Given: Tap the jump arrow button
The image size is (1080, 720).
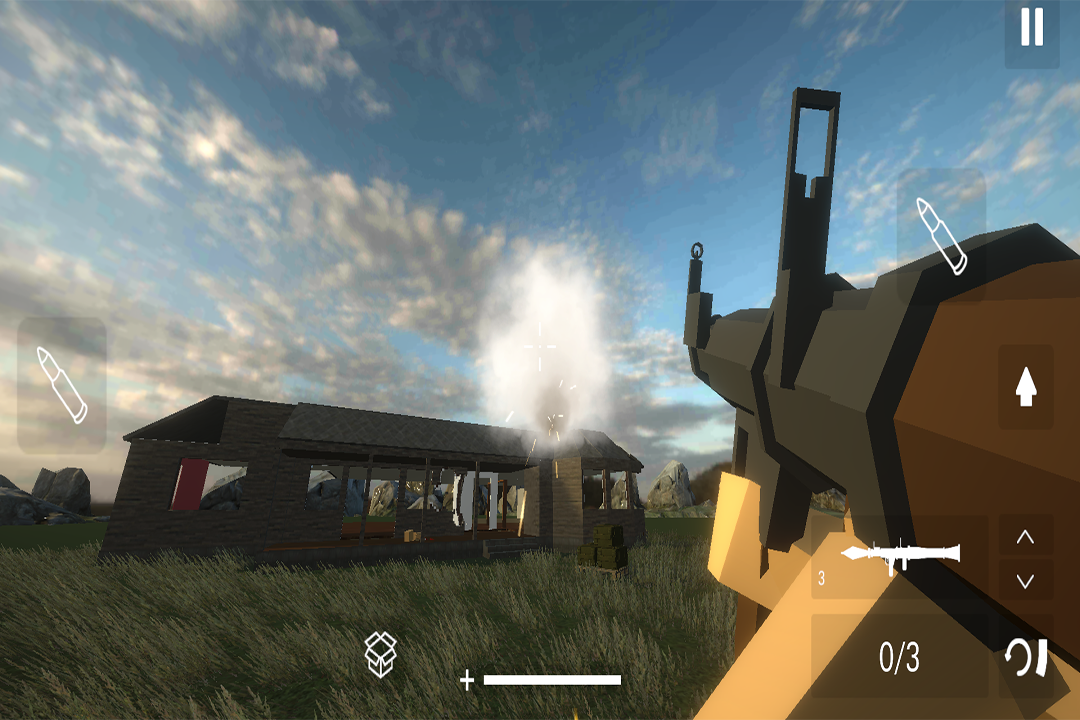Looking at the screenshot, I should point(1025,387).
